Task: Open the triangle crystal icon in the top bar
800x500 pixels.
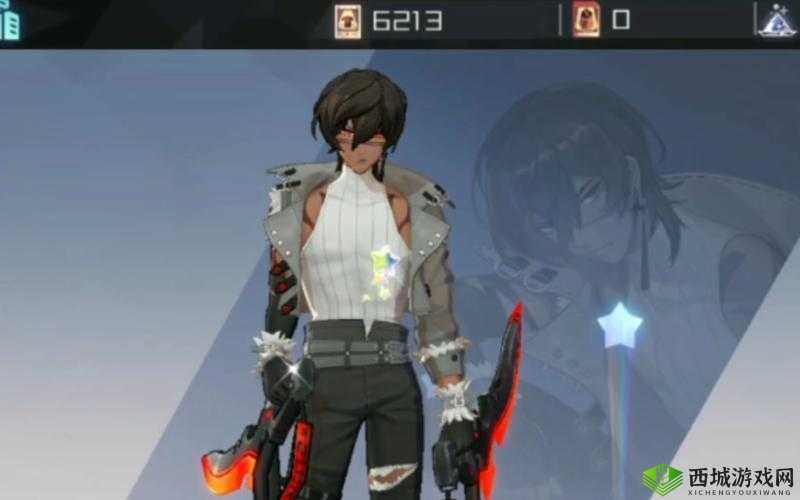Action: click(x=777, y=21)
